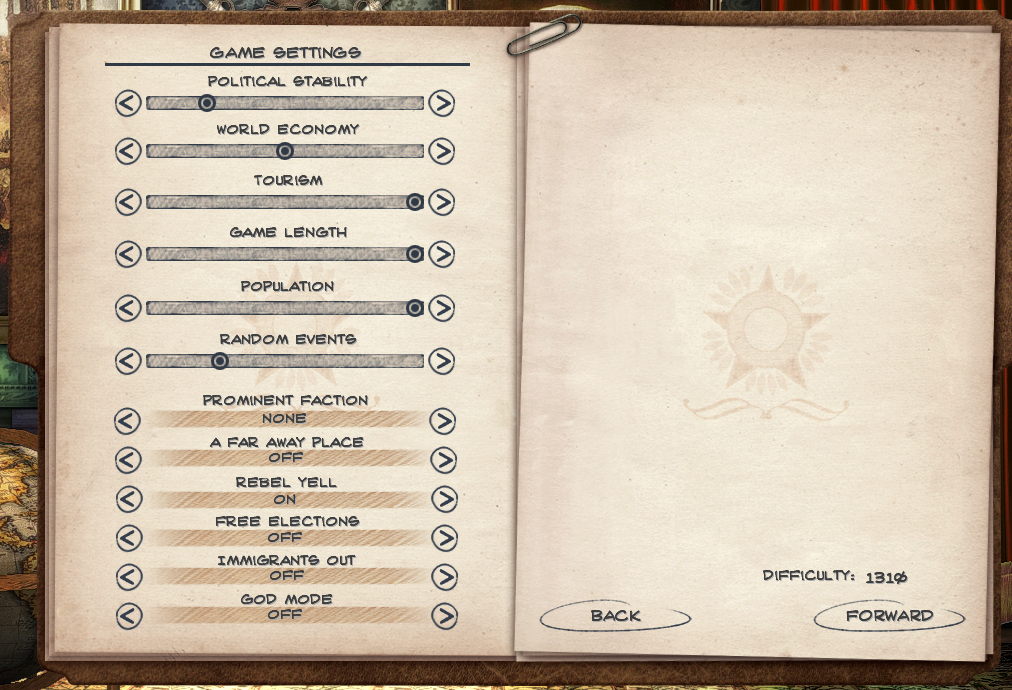This screenshot has height=690, width=1012.
Task: Go back to the previous page
Action: [615, 616]
